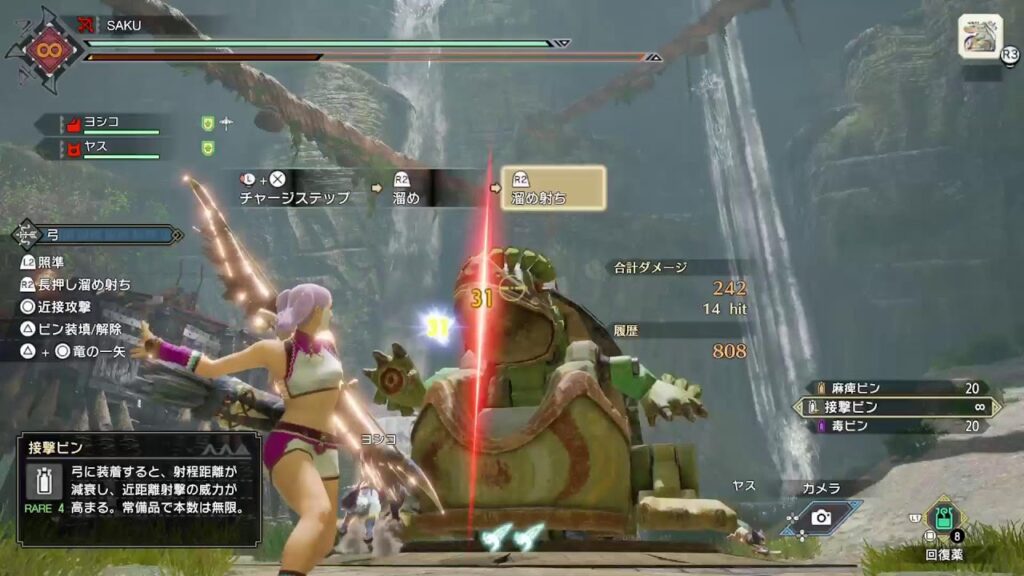Select the 麻痺ビン coating entry
1024x576 pixels.
pos(898,388)
